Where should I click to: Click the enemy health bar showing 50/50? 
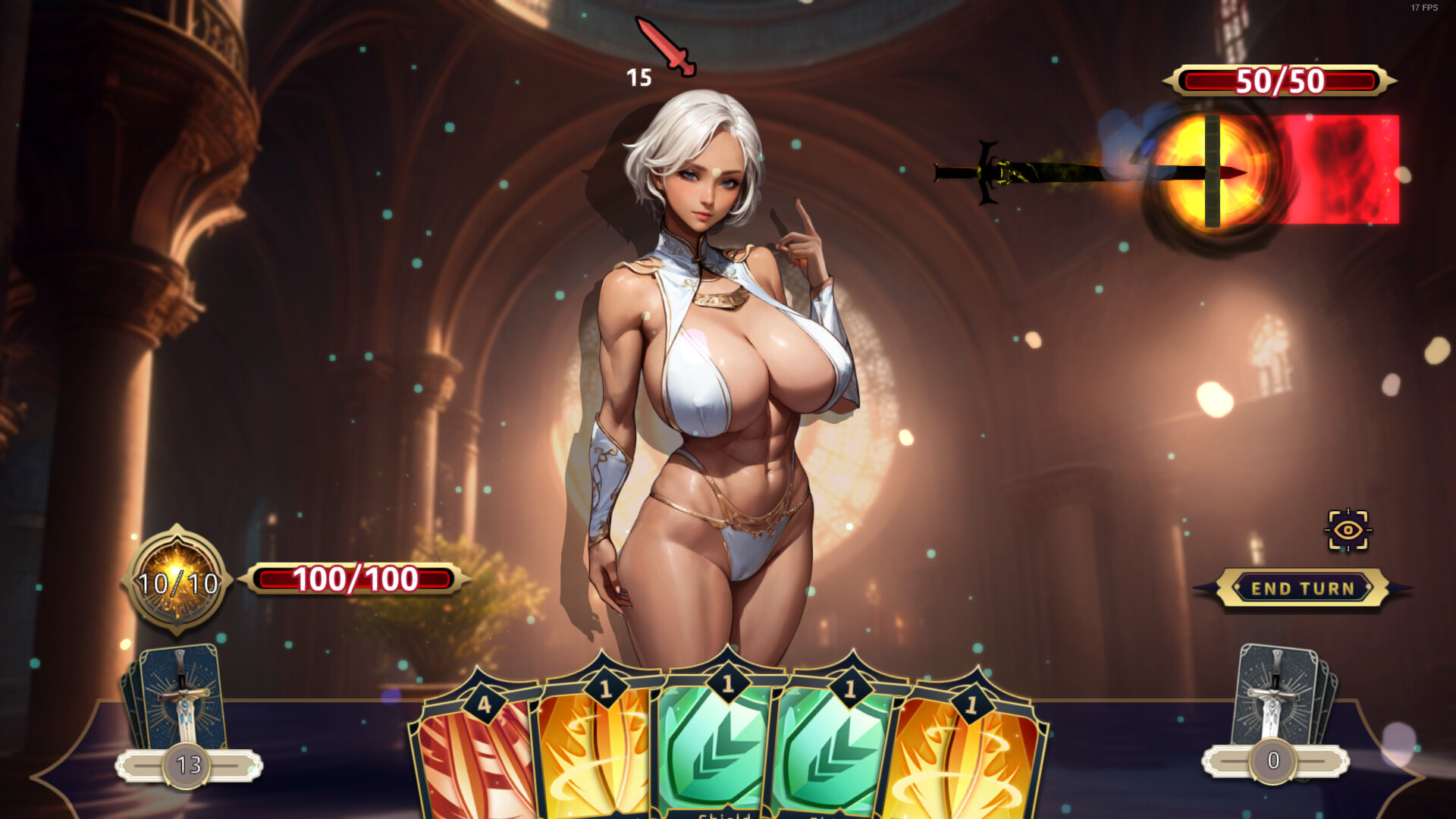[x=1279, y=81]
